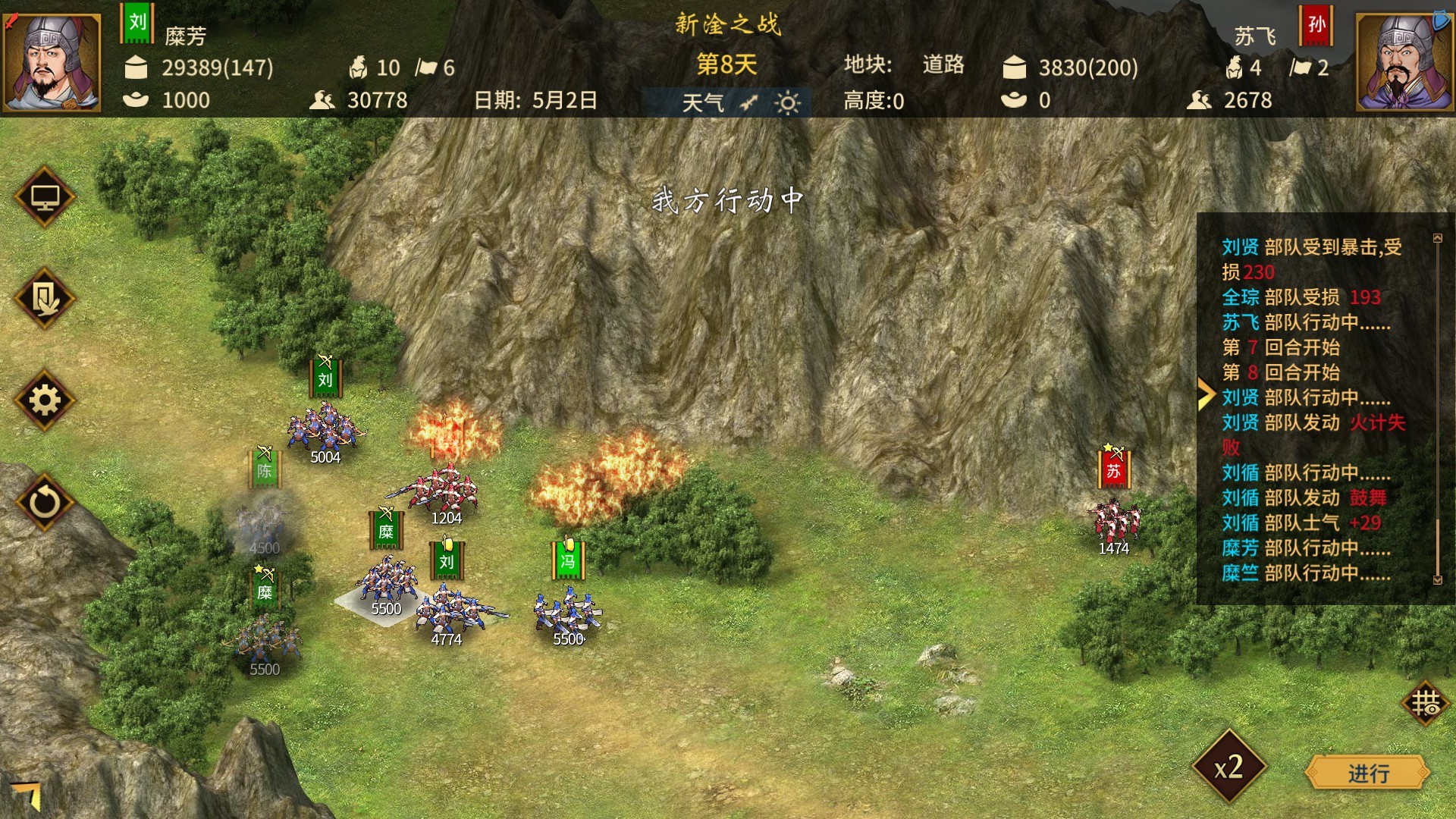The height and width of the screenshot is (819, 1456).
Task: Click the 进行 proceed button
Action: click(x=1367, y=773)
